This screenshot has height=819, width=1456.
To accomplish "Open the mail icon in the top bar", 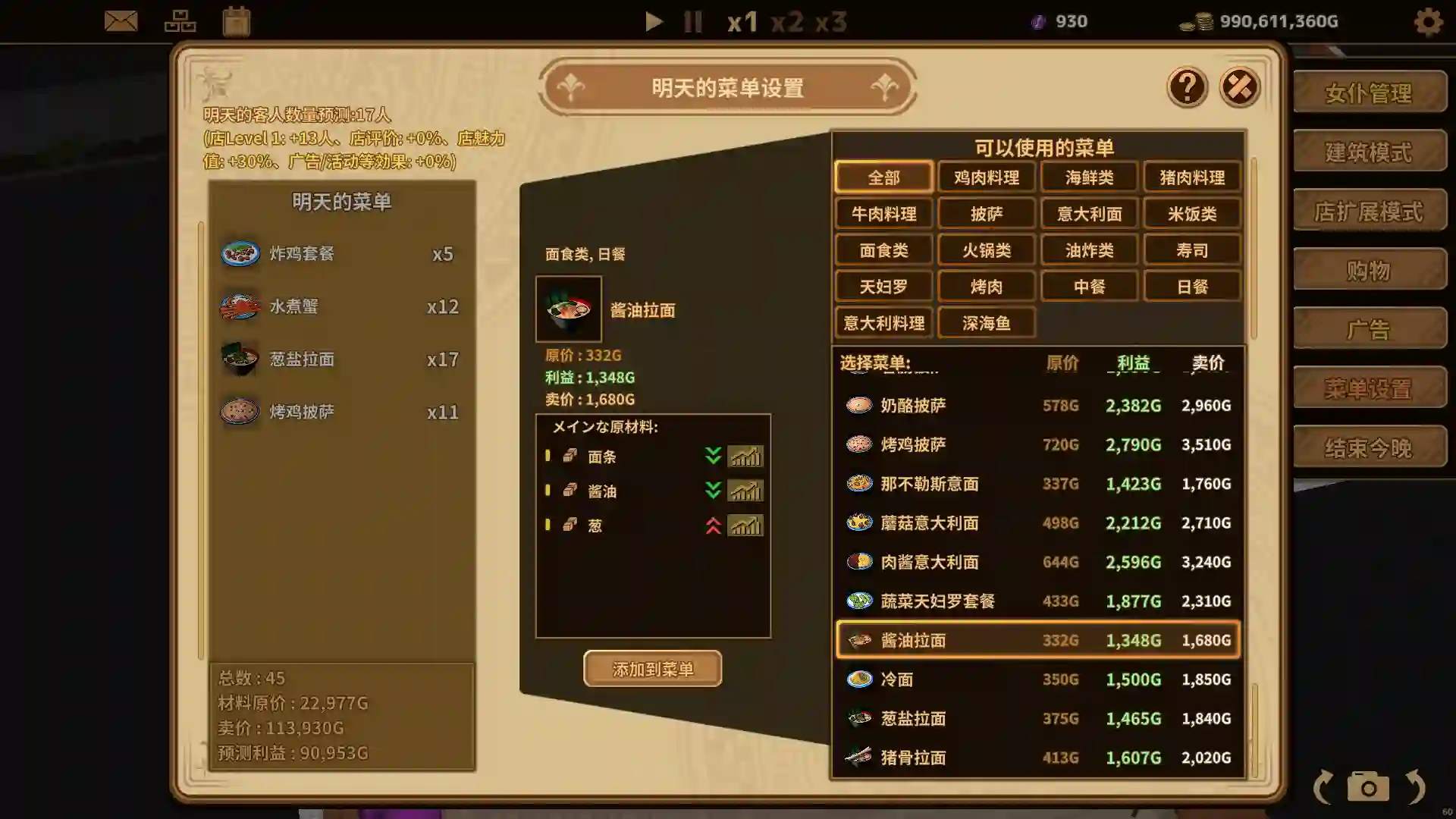I will point(121,20).
